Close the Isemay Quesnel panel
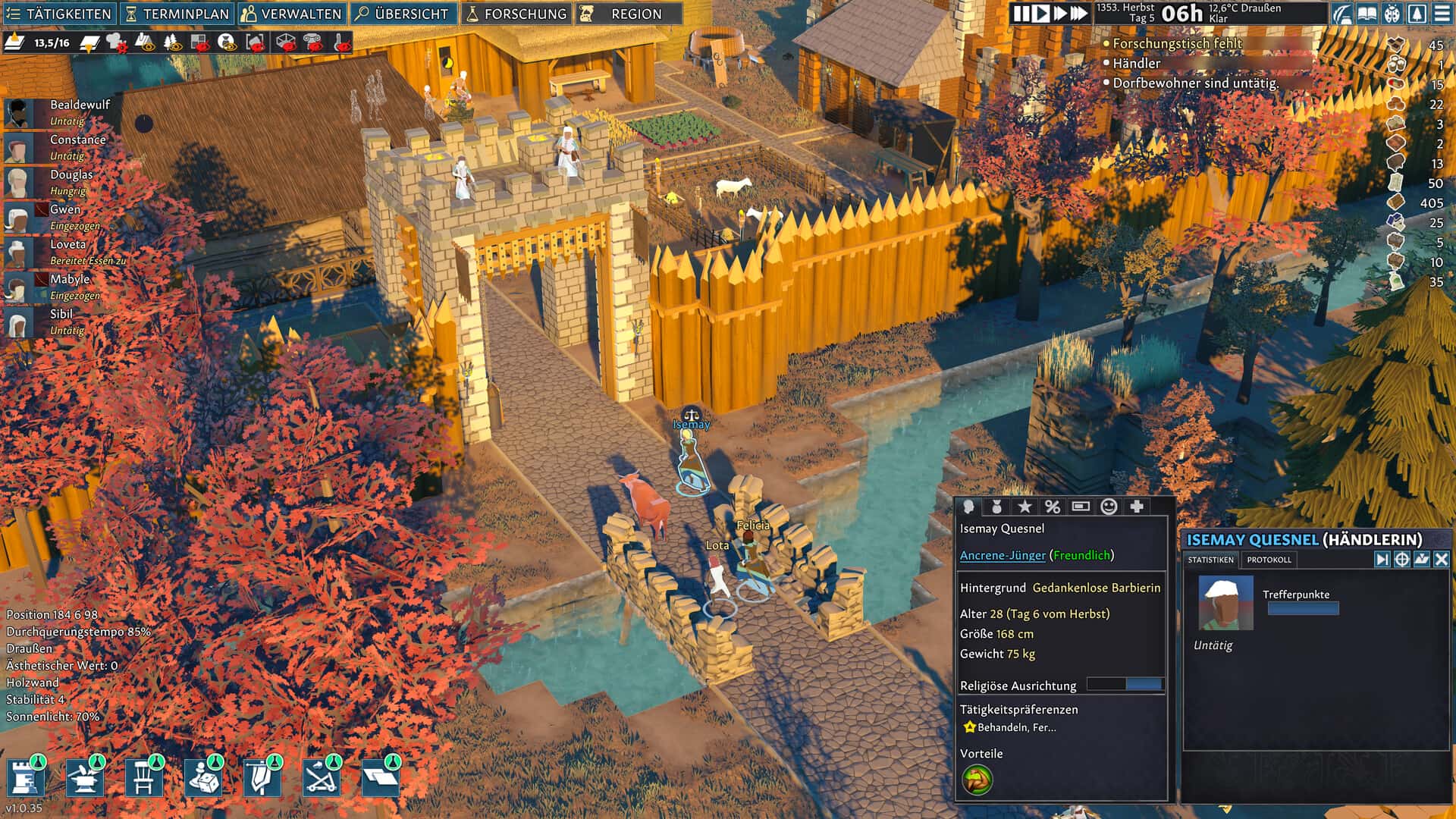The width and height of the screenshot is (1456, 819). pyautogui.click(x=1442, y=559)
